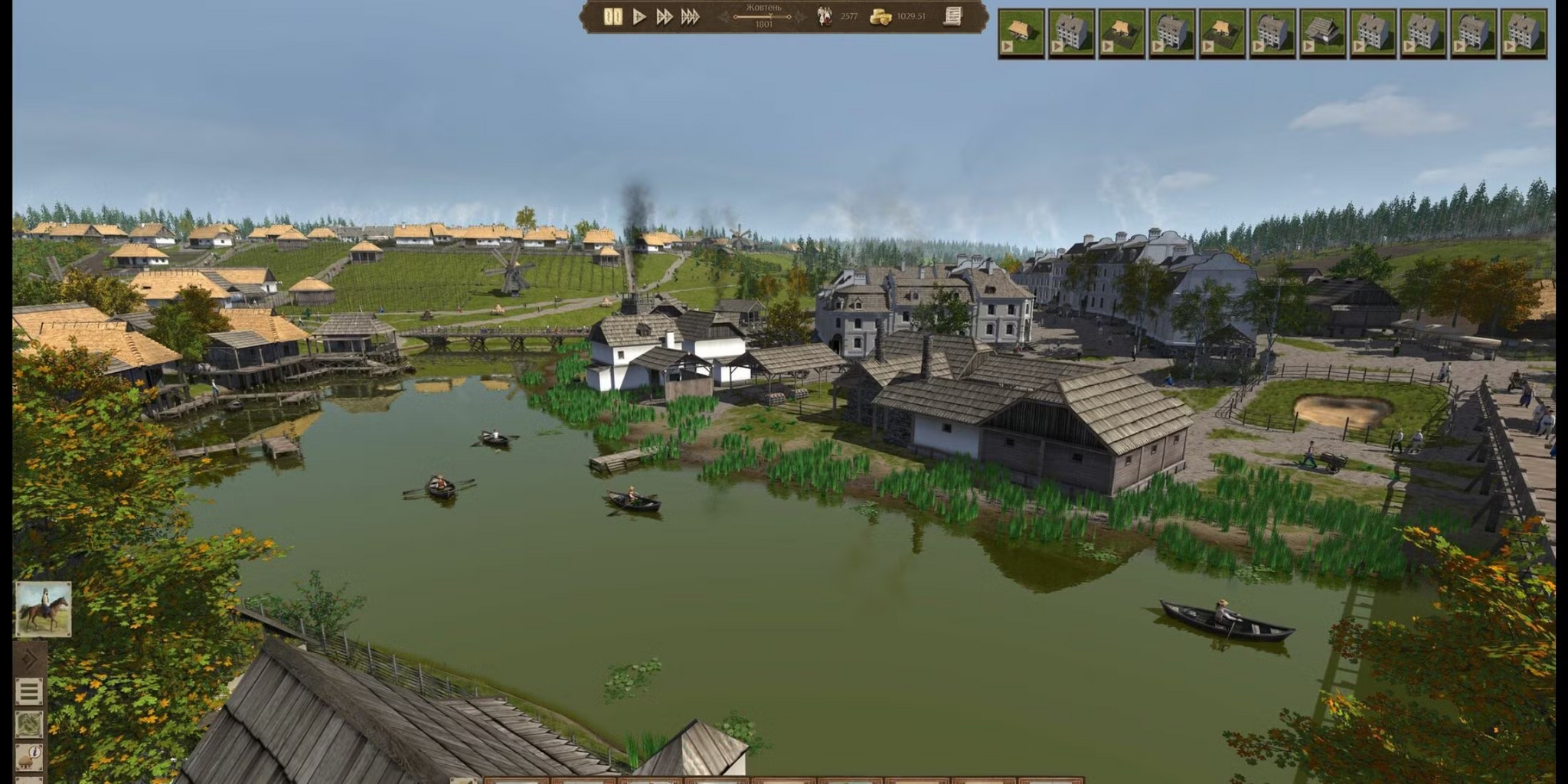This screenshot has height=784, width=1568.
Task: Select triple-arrow fastest game speed
Action: (690, 17)
